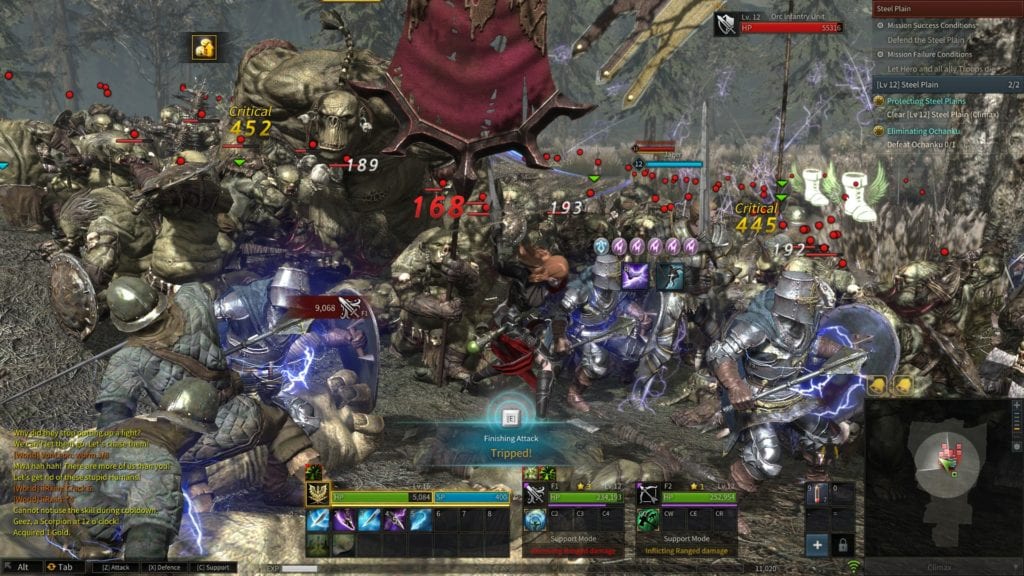The width and height of the screenshot is (1024, 576).
Task: Activate the first blue sword slash skill
Action: 319,519
